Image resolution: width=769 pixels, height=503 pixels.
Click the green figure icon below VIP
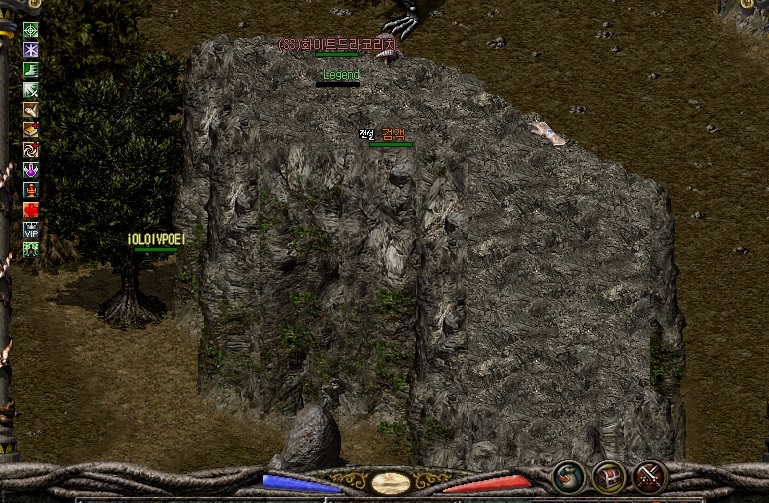(x=31, y=249)
